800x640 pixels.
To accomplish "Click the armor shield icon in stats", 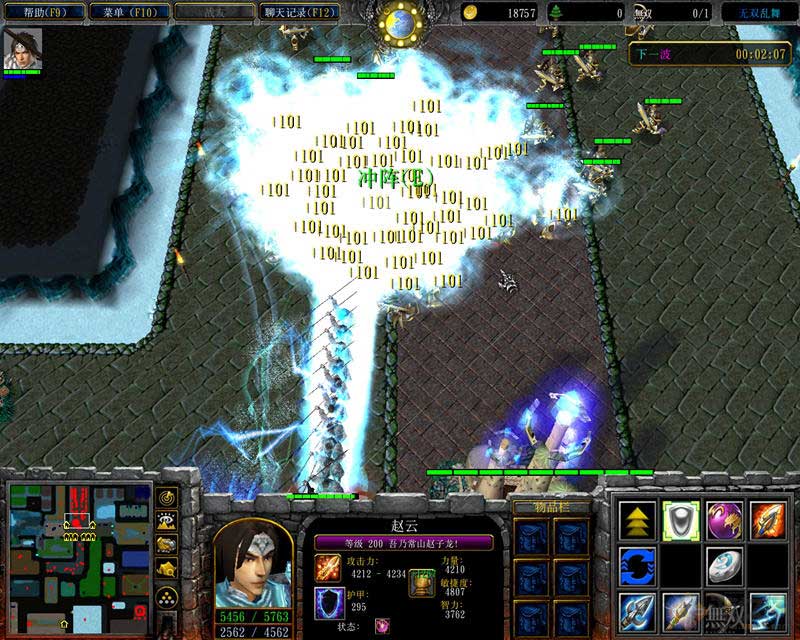I will [328, 603].
